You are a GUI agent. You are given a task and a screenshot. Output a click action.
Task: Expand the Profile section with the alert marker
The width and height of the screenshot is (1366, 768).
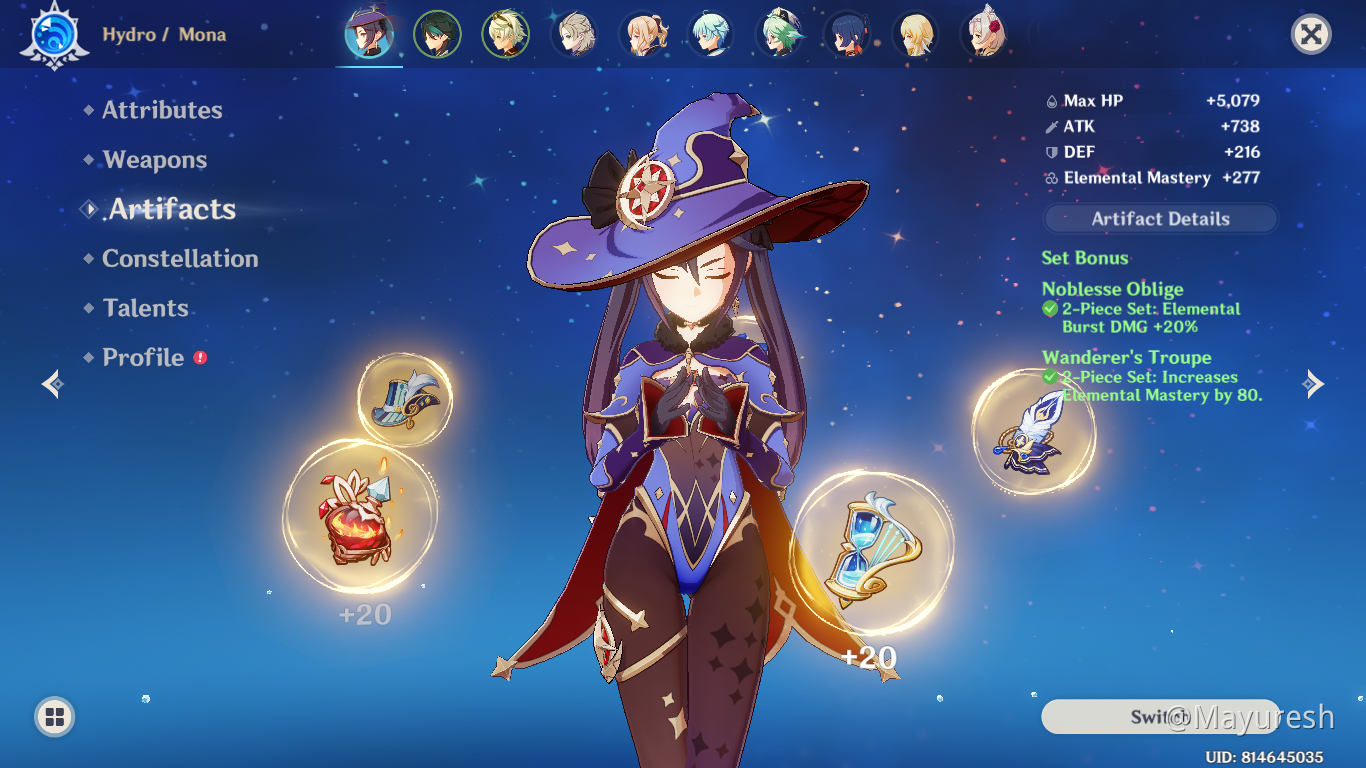coord(142,357)
